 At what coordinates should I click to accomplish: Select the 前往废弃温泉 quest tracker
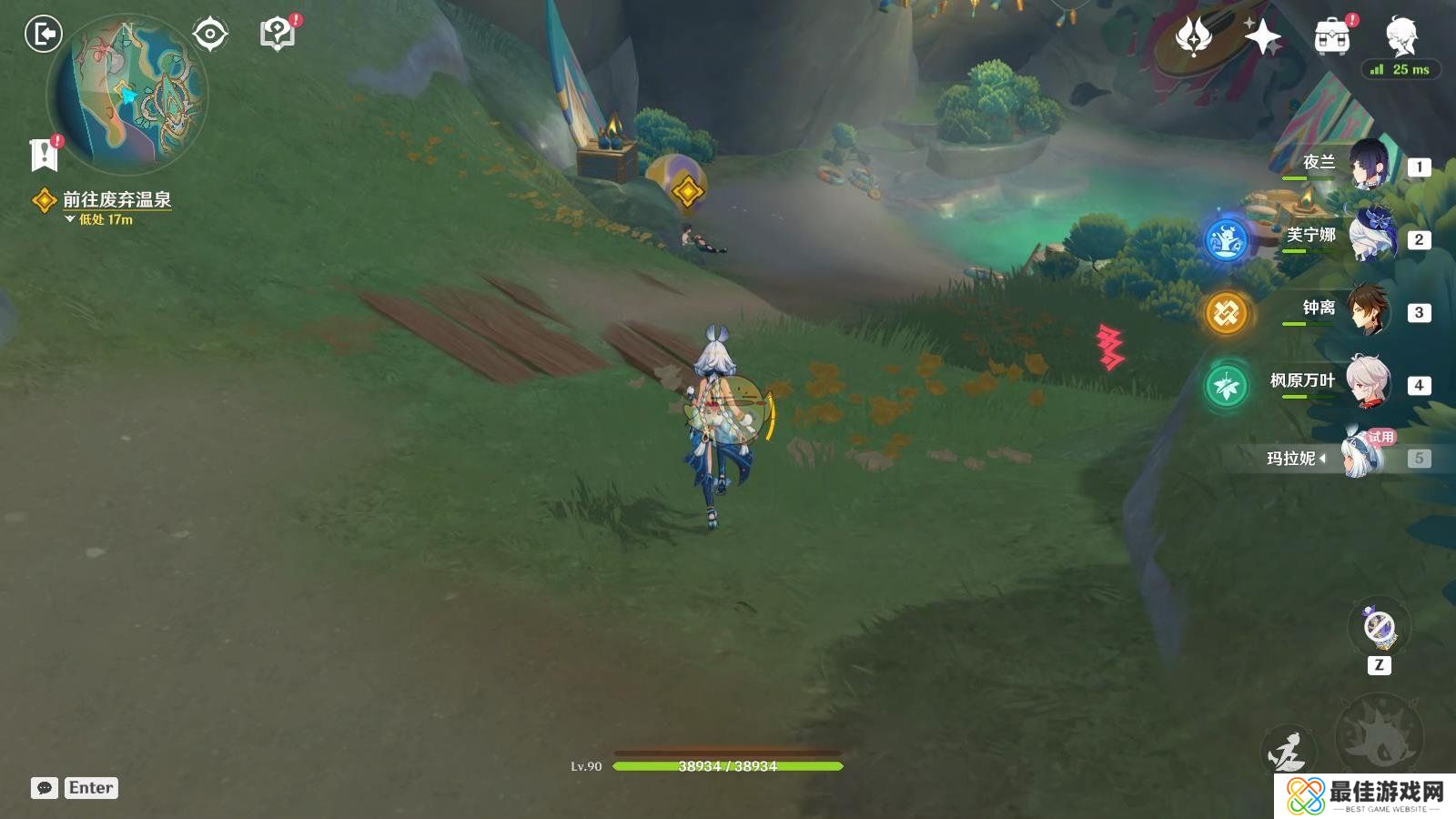coord(116,199)
